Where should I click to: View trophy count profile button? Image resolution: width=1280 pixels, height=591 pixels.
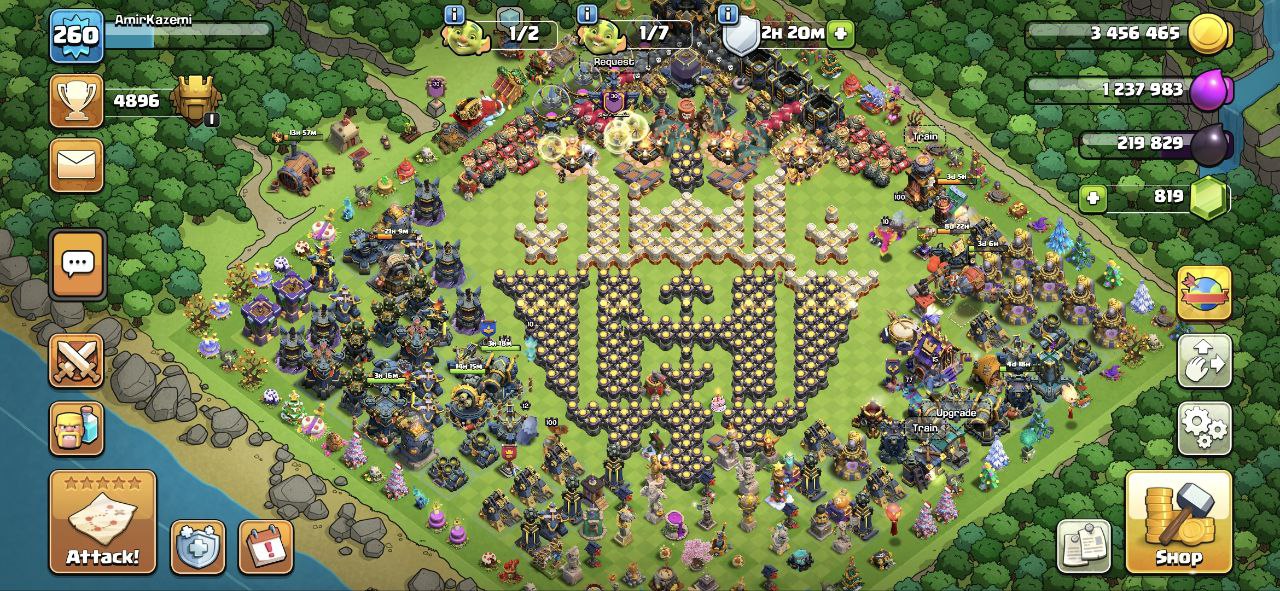[x=77, y=101]
